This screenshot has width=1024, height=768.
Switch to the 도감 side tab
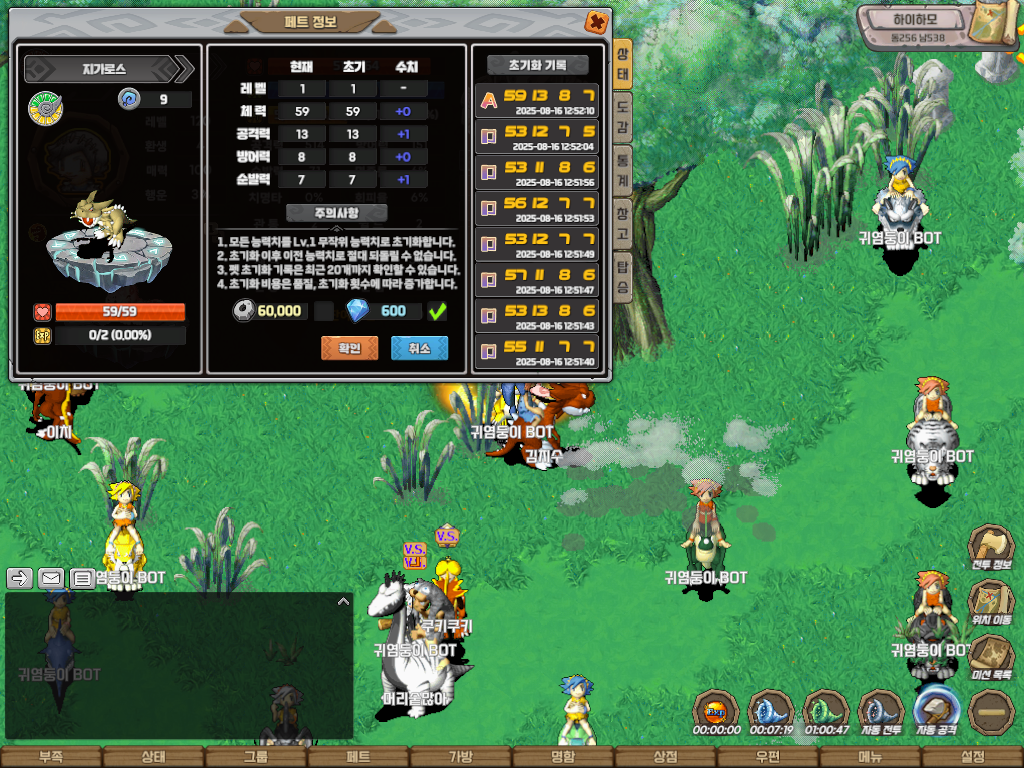click(622, 116)
